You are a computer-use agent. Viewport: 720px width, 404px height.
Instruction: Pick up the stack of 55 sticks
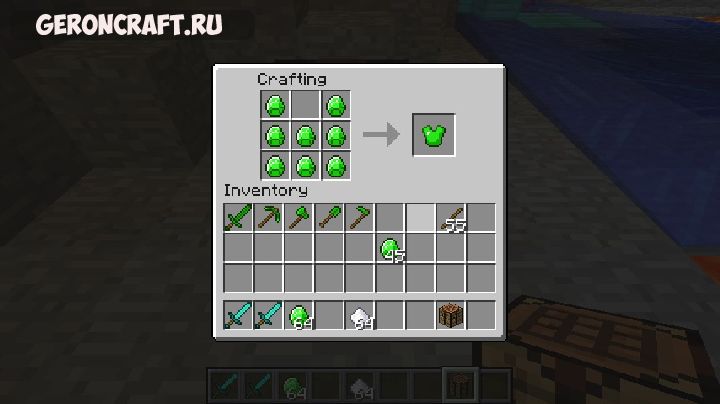(x=452, y=217)
